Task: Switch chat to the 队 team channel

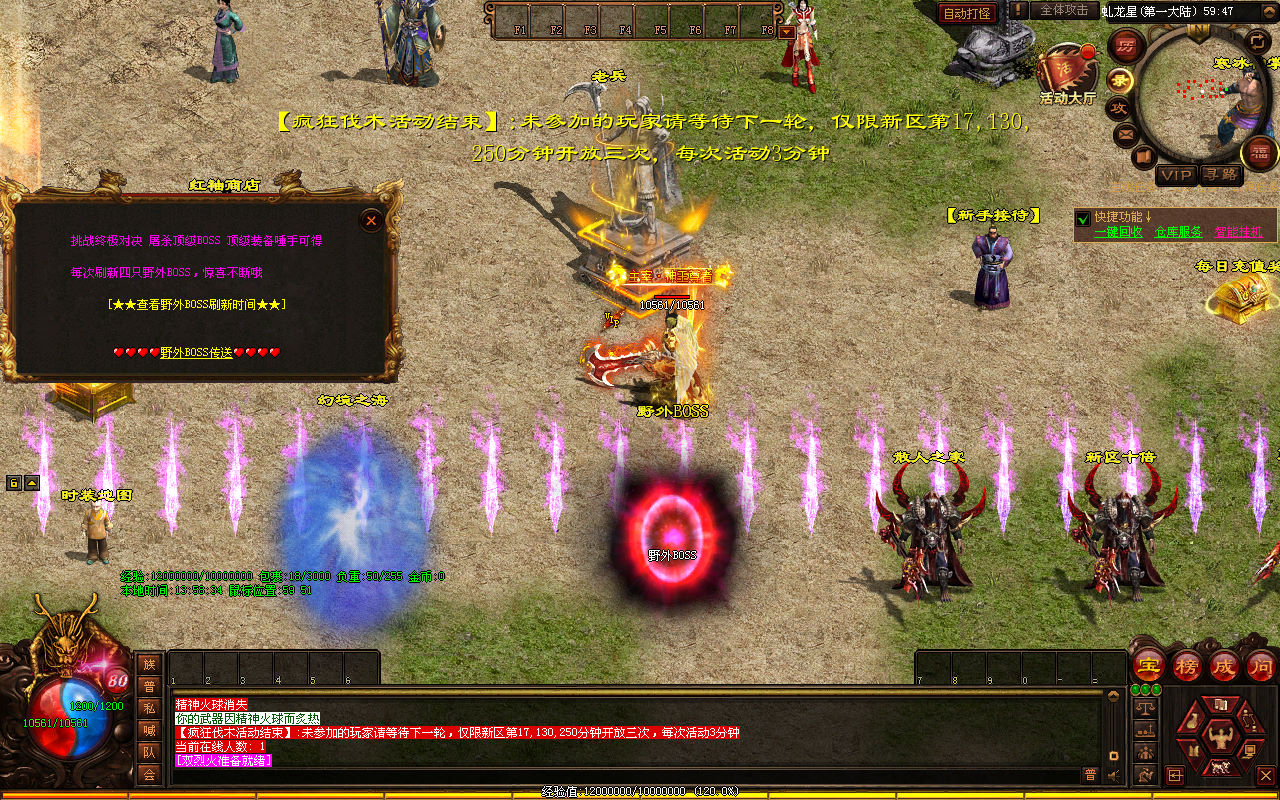Action: pyautogui.click(x=149, y=752)
